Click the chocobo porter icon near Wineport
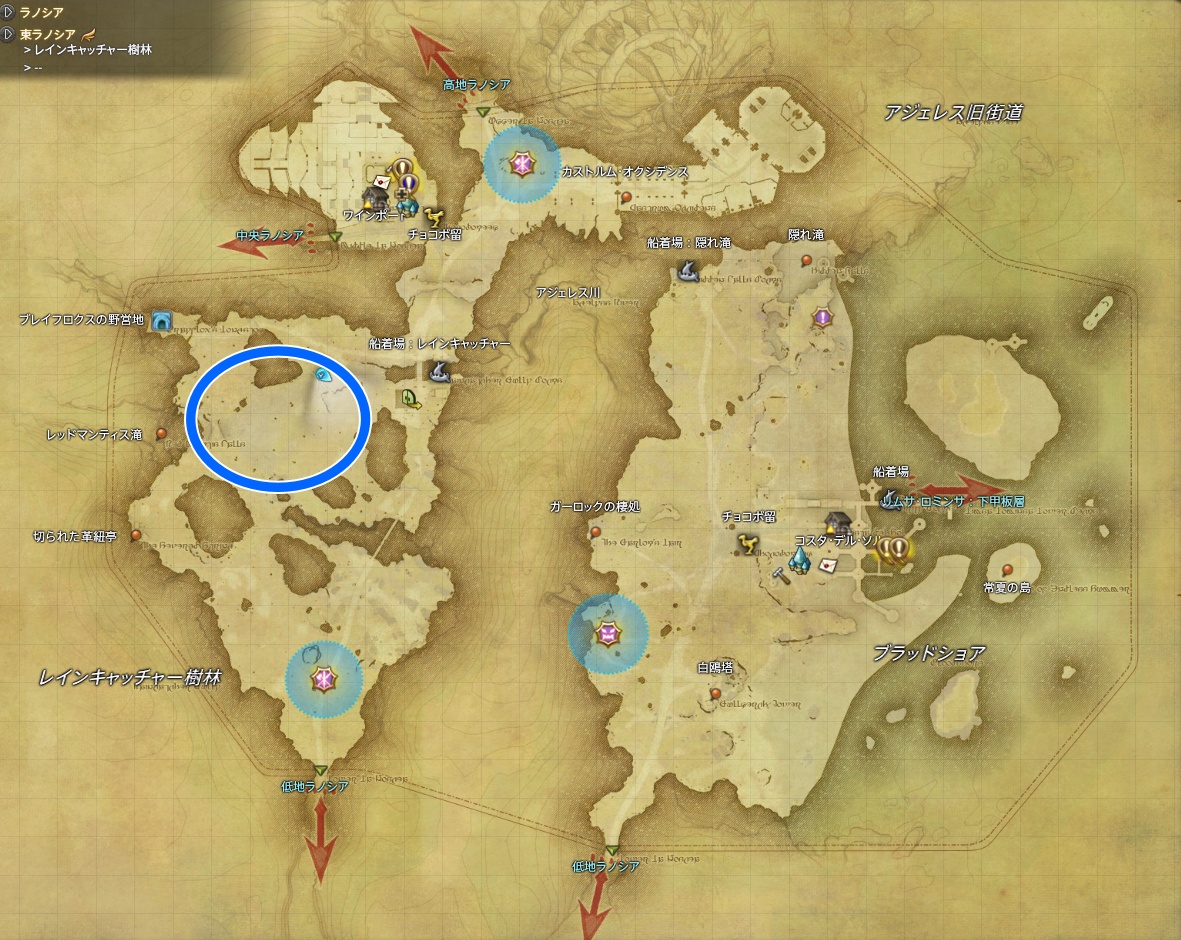1181x940 pixels. (x=433, y=215)
